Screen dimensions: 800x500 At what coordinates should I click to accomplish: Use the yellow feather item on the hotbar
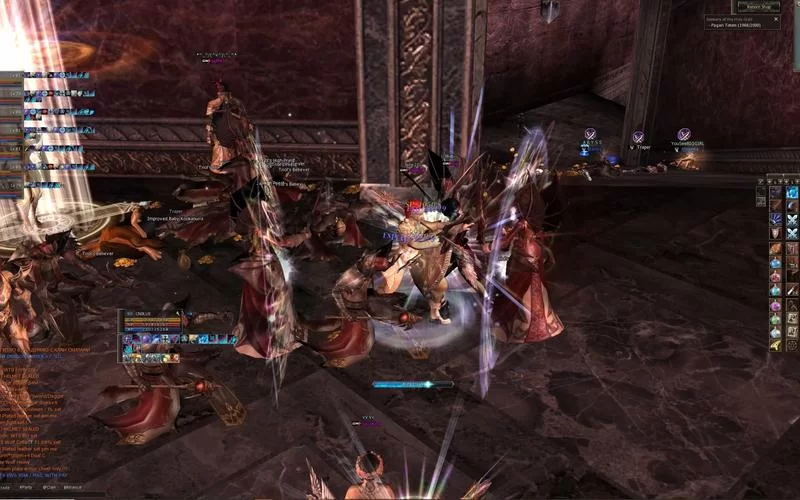tap(775, 345)
